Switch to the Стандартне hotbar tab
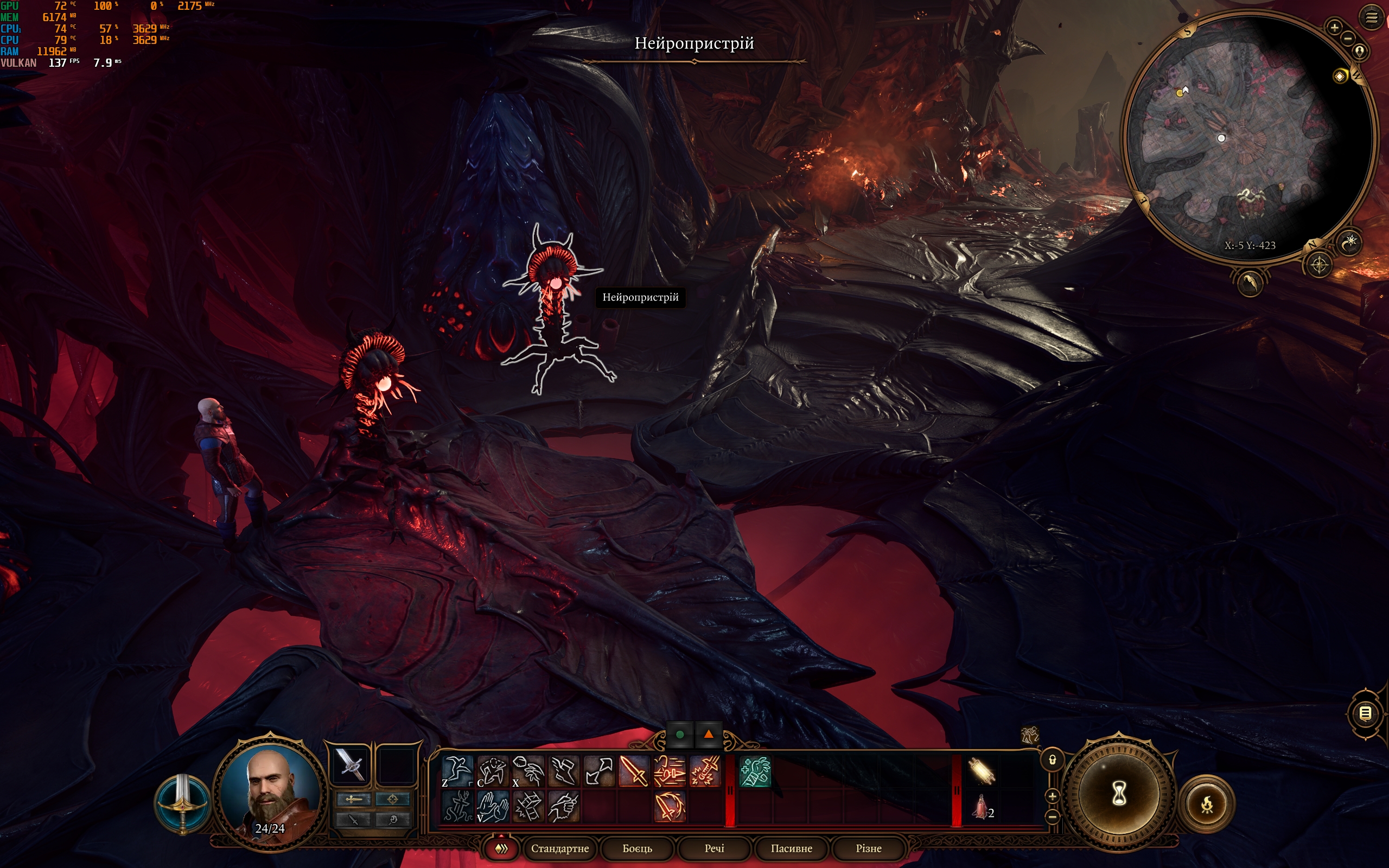This screenshot has height=868, width=1389. click(559, 848)
